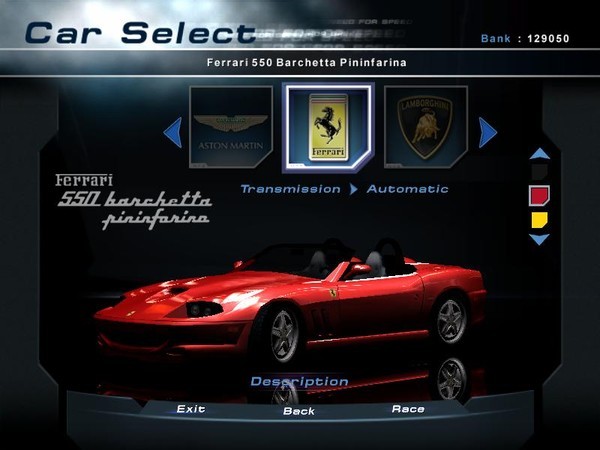Select the Lamborghini manufacturer tile
The width and height of the screenshot is (600, 450).
pos(425,128)
